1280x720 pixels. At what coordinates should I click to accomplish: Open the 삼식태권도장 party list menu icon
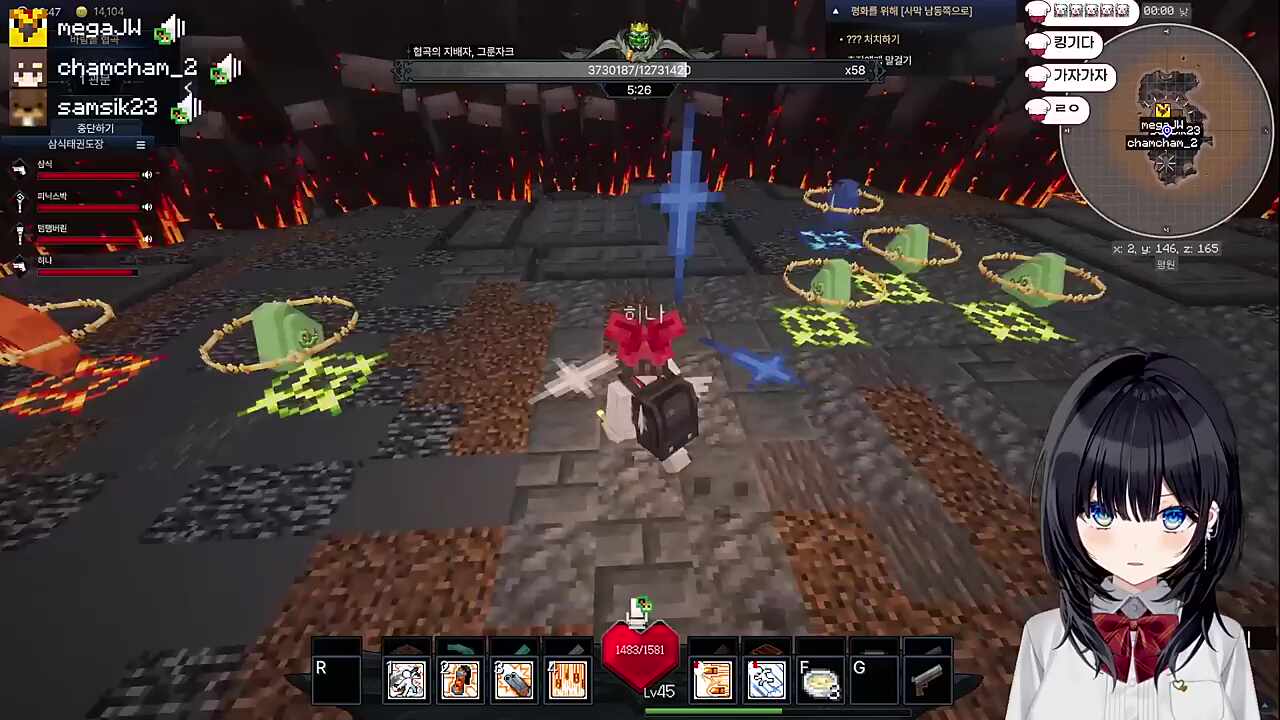pyautogui.click(x=141, y=145)
